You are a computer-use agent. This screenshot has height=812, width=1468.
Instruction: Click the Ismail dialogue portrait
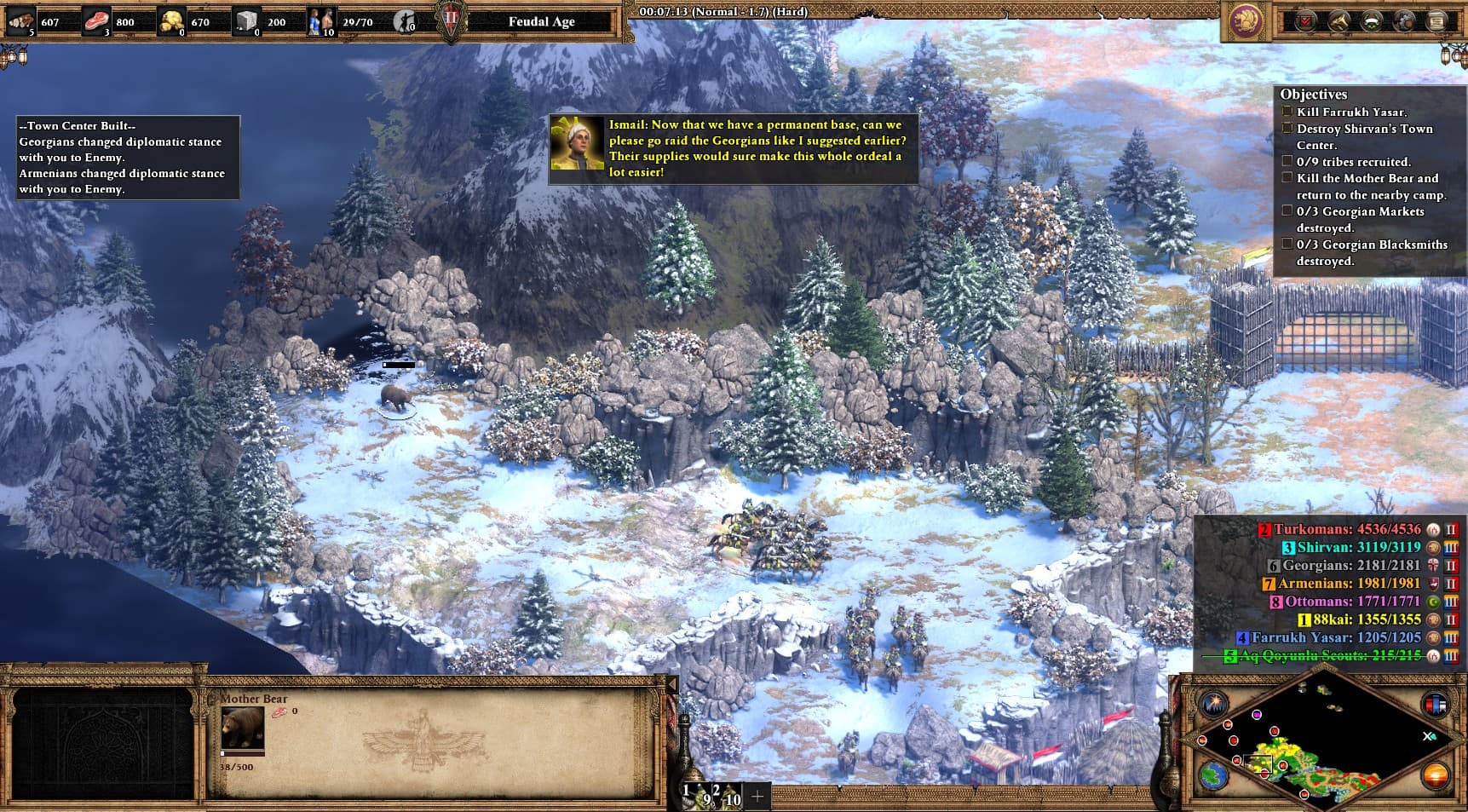tap(577, 144)
